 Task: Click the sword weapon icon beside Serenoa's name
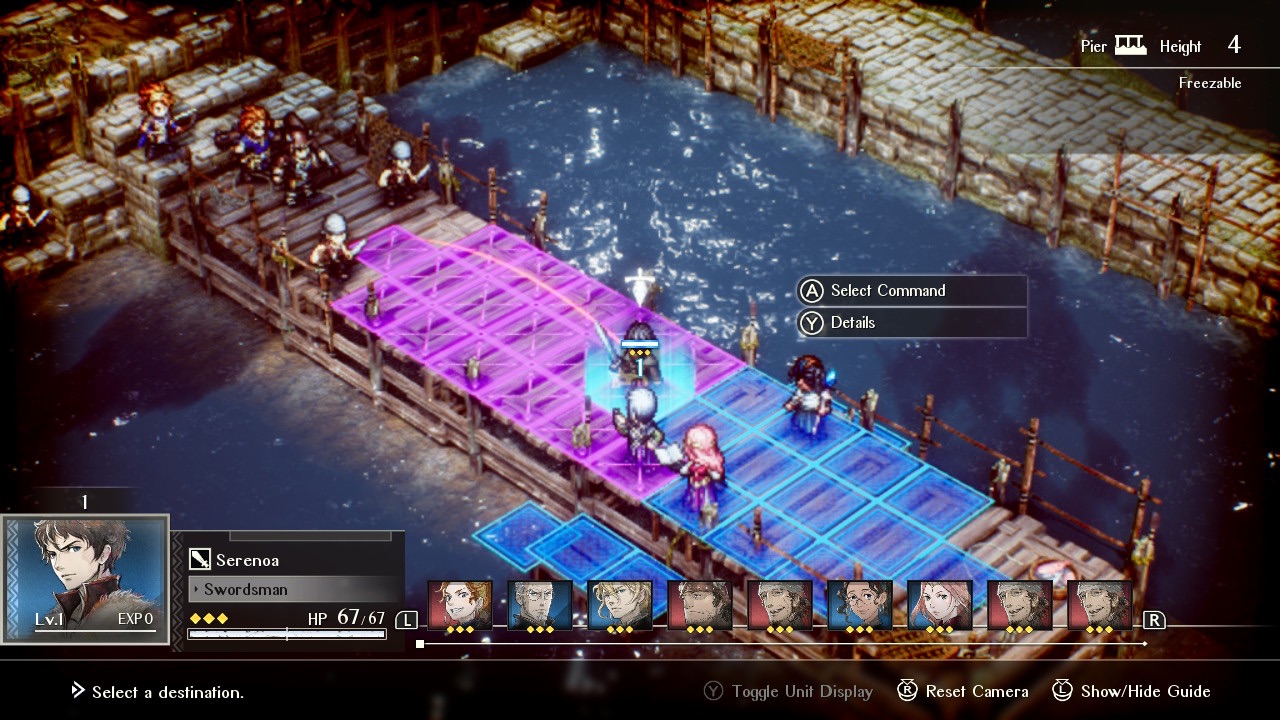coord(201,559)
